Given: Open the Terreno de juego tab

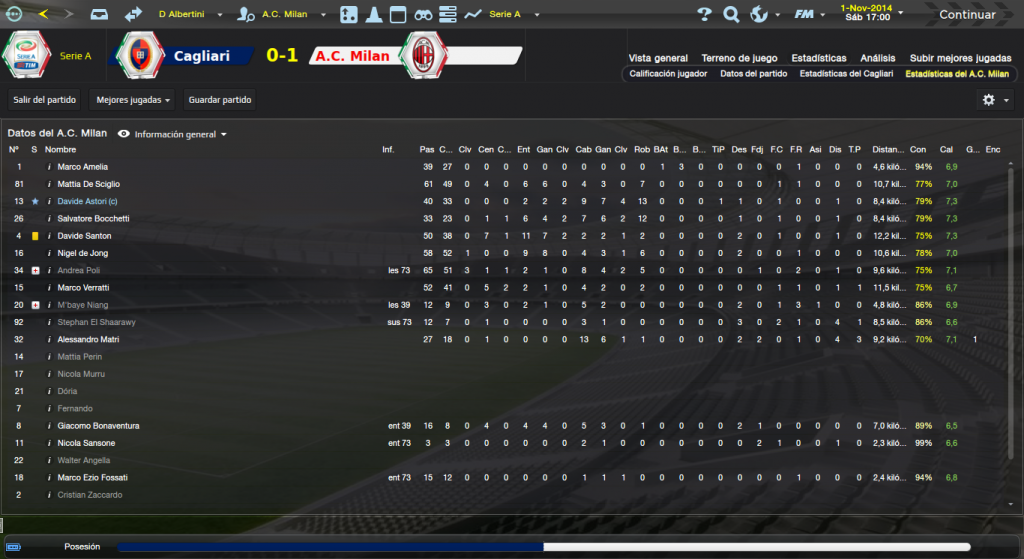Looking at the screenshot, I should [x=740, y=58].
